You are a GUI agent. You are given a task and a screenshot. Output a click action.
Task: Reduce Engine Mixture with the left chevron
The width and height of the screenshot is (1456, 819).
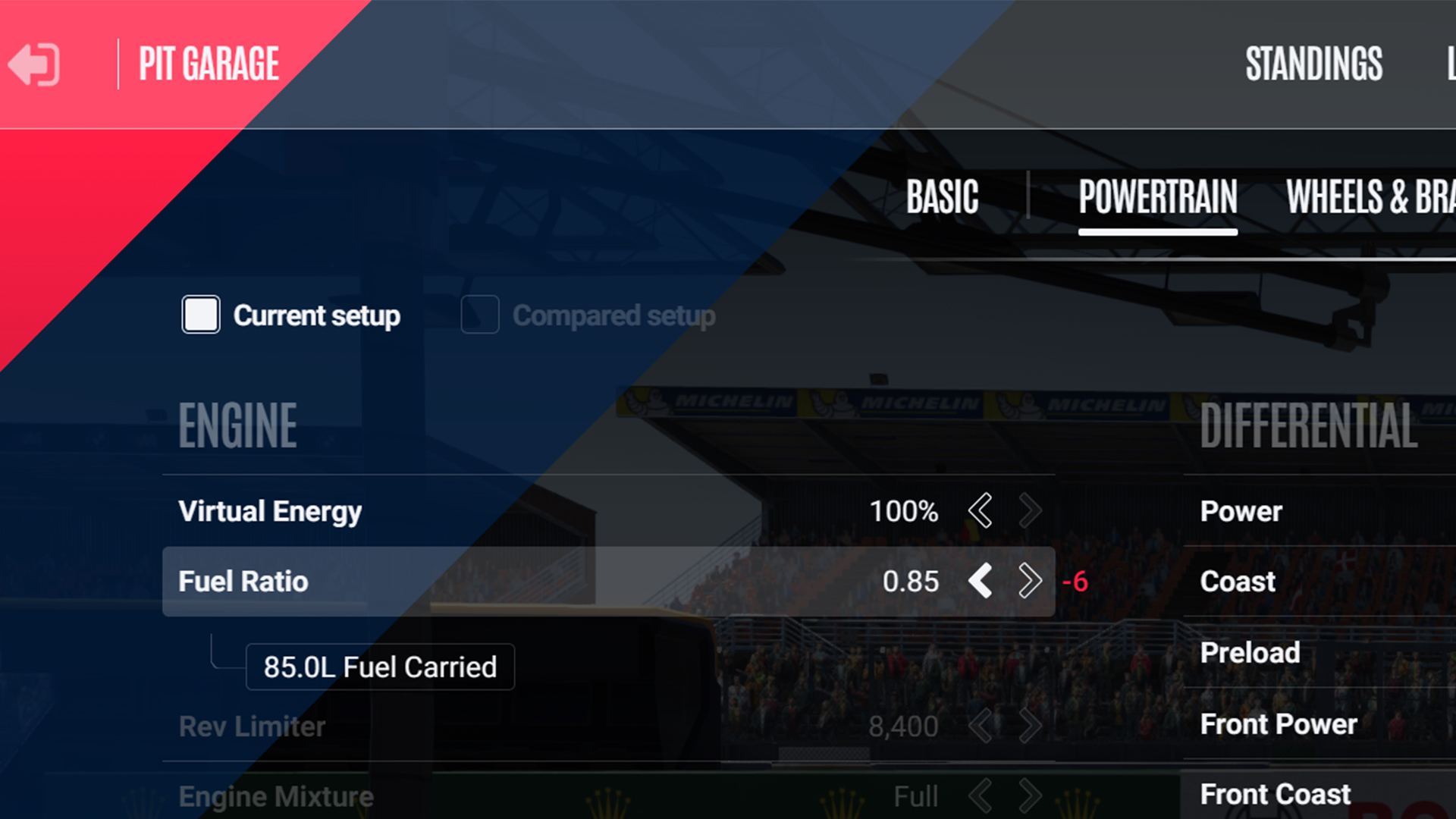click(981, 795)
